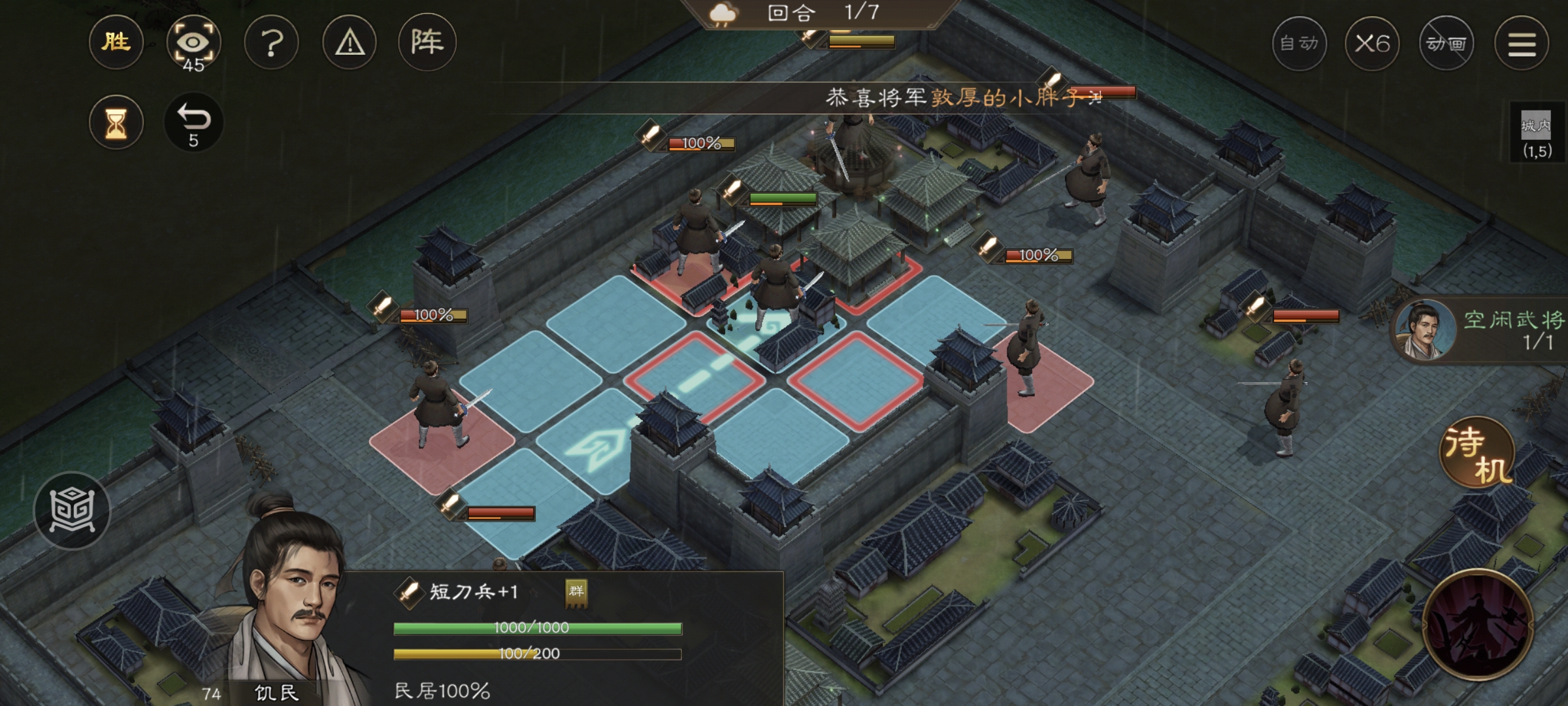Open the 胜 victory conditions button
The height and width of the screenshot is (706, 1568).
pos(116,43)
